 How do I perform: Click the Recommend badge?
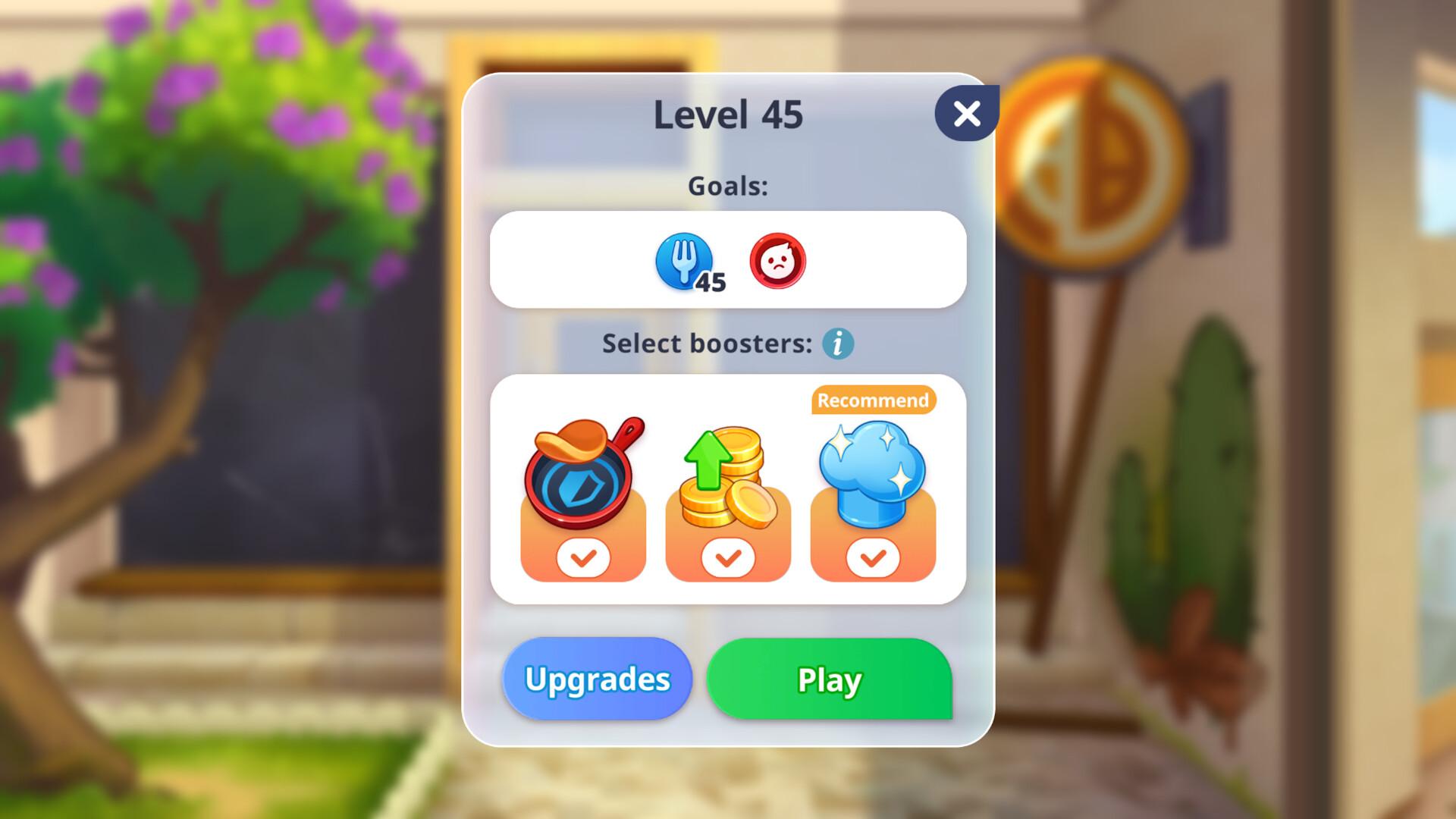click(x=873, y=400)
